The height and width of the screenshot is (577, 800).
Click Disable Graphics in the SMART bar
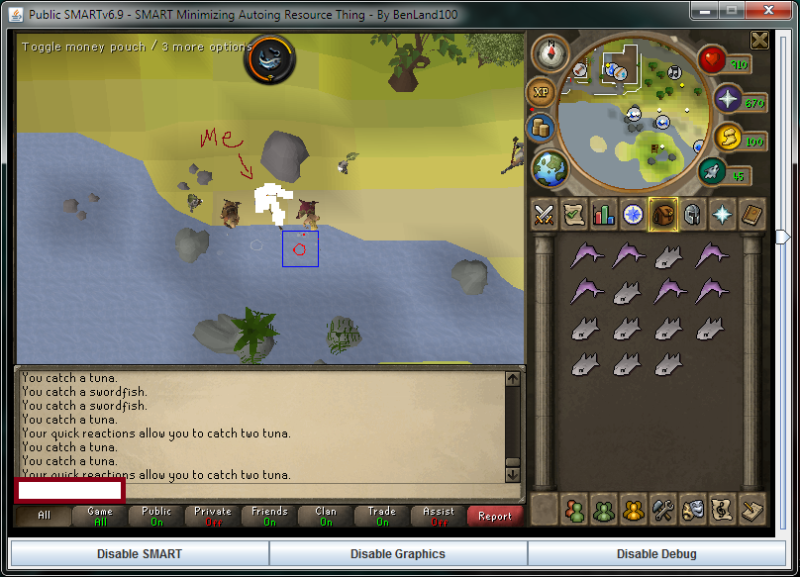[398, 553]
